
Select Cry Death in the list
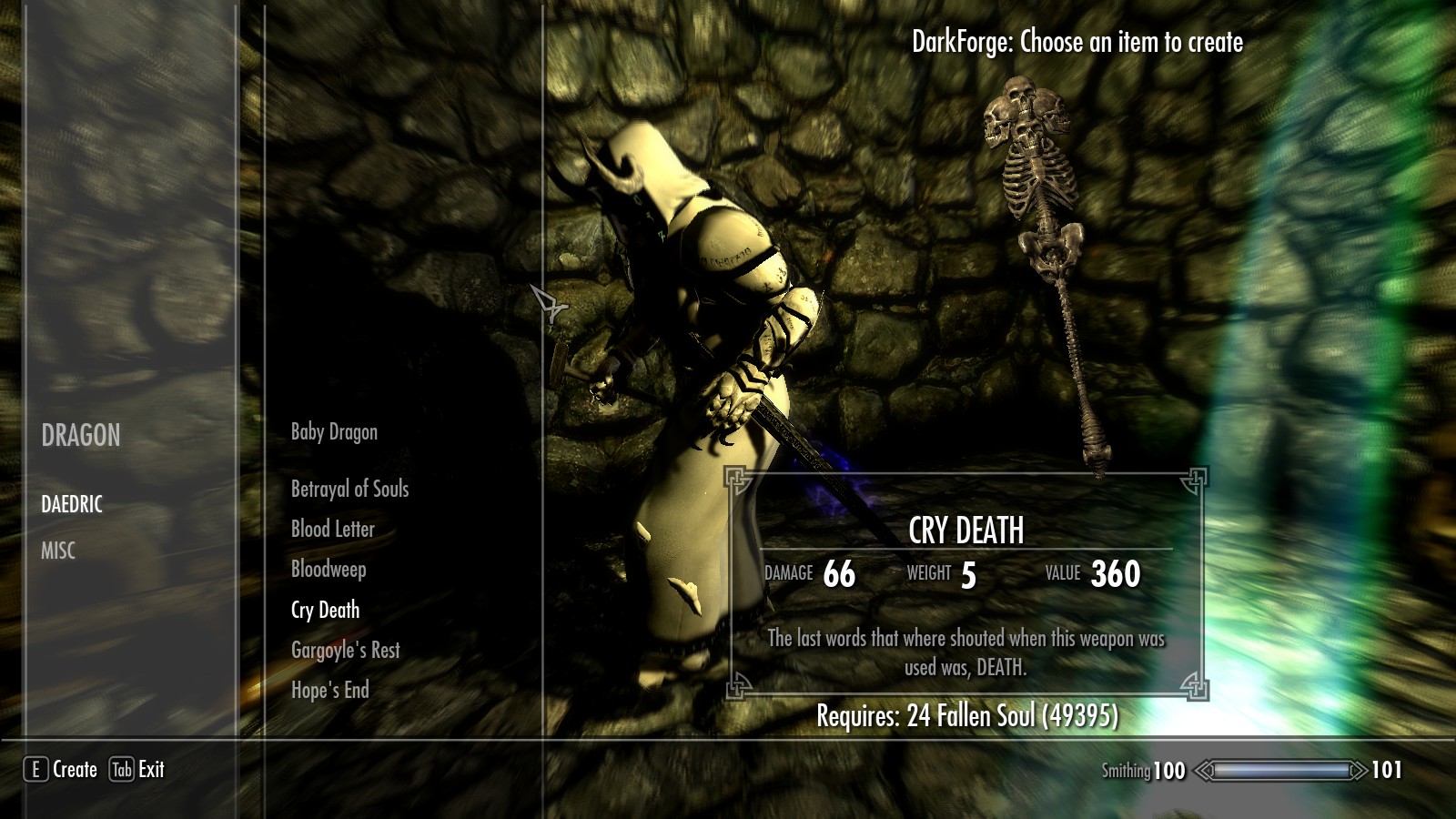coord(325,610)
